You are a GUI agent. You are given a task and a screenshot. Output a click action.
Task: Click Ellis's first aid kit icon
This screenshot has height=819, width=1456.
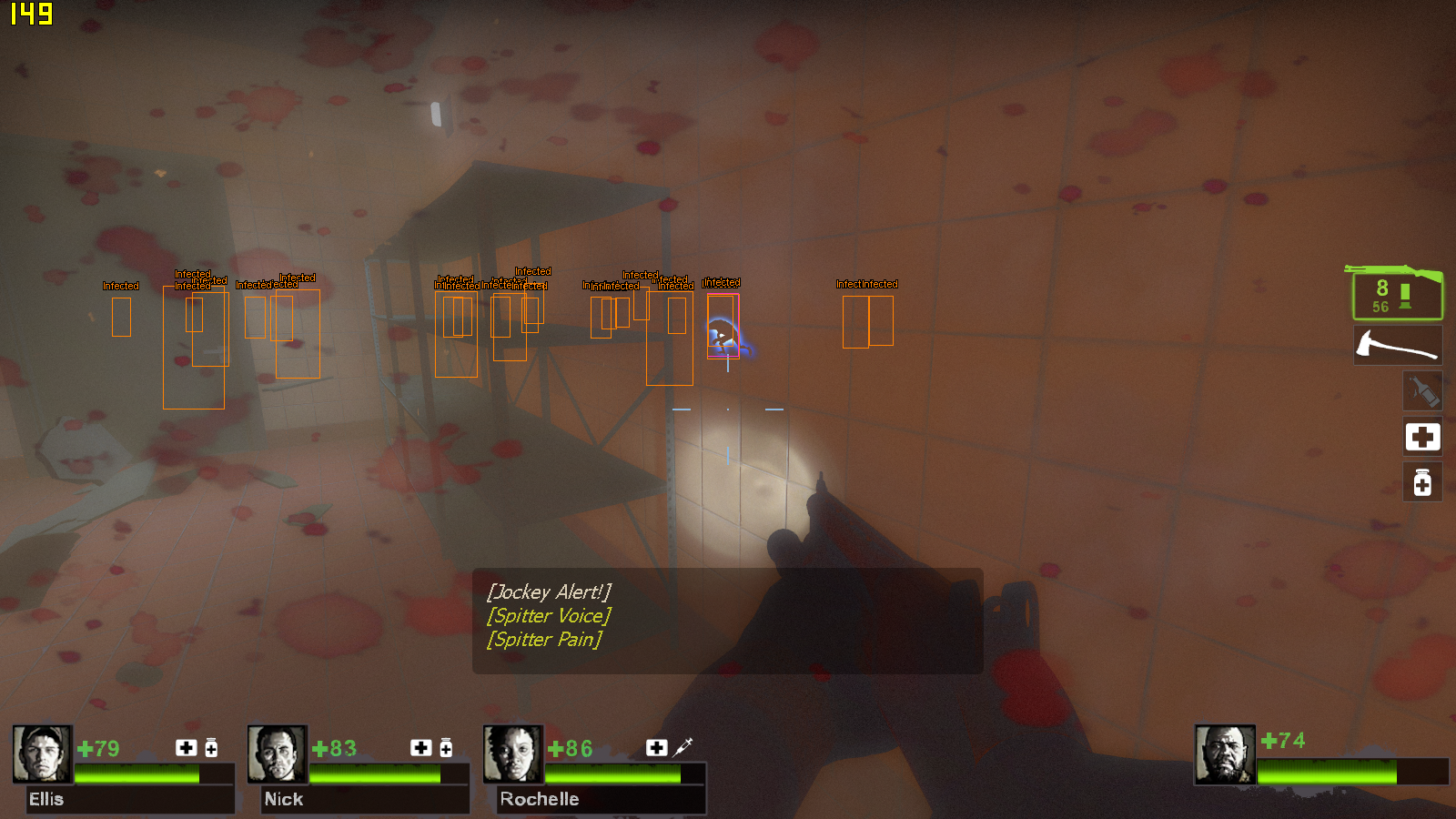pyautogui.click(x=186, y=748)
